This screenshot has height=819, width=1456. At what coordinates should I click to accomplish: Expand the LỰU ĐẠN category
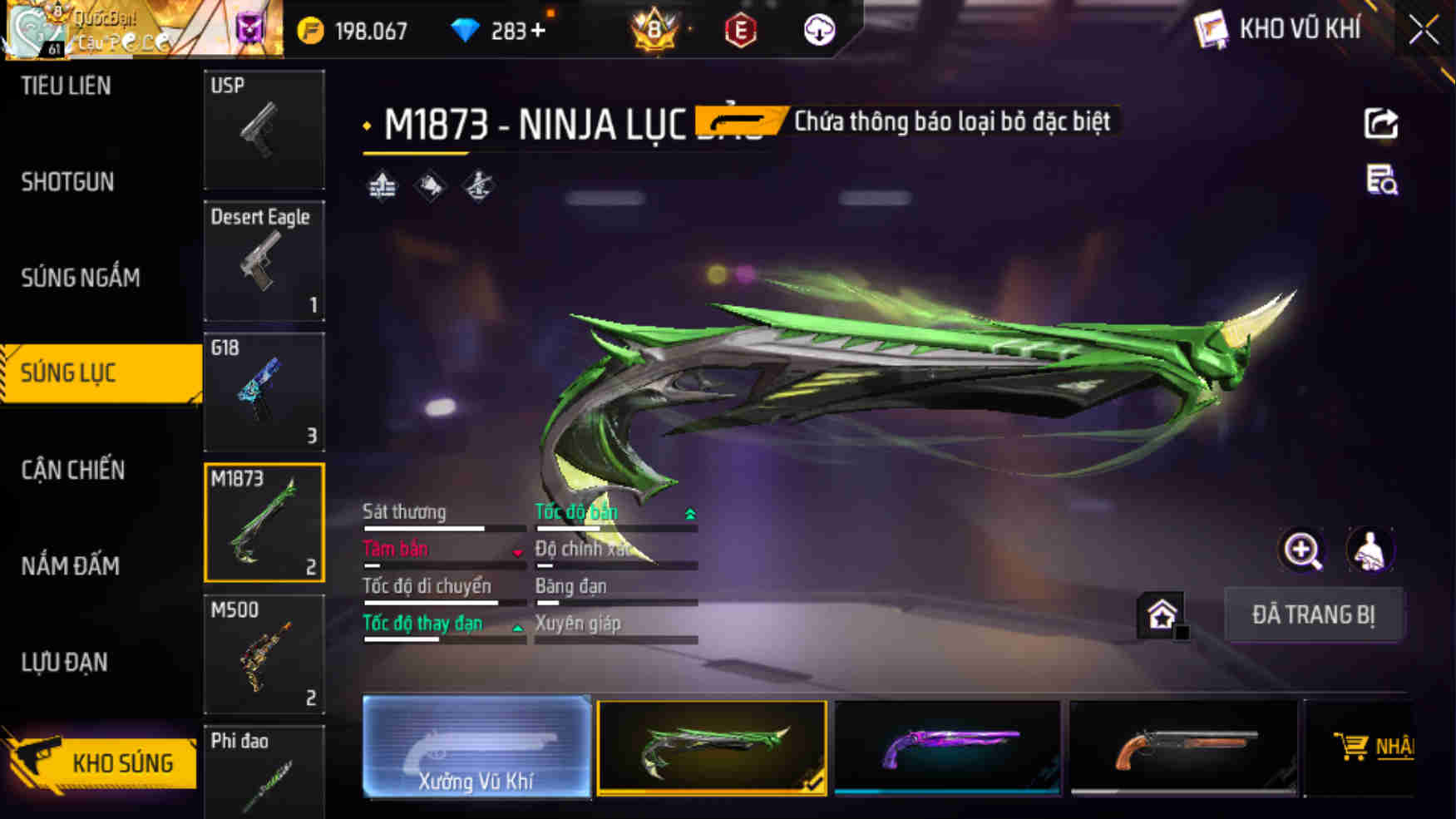pos(64,662)
